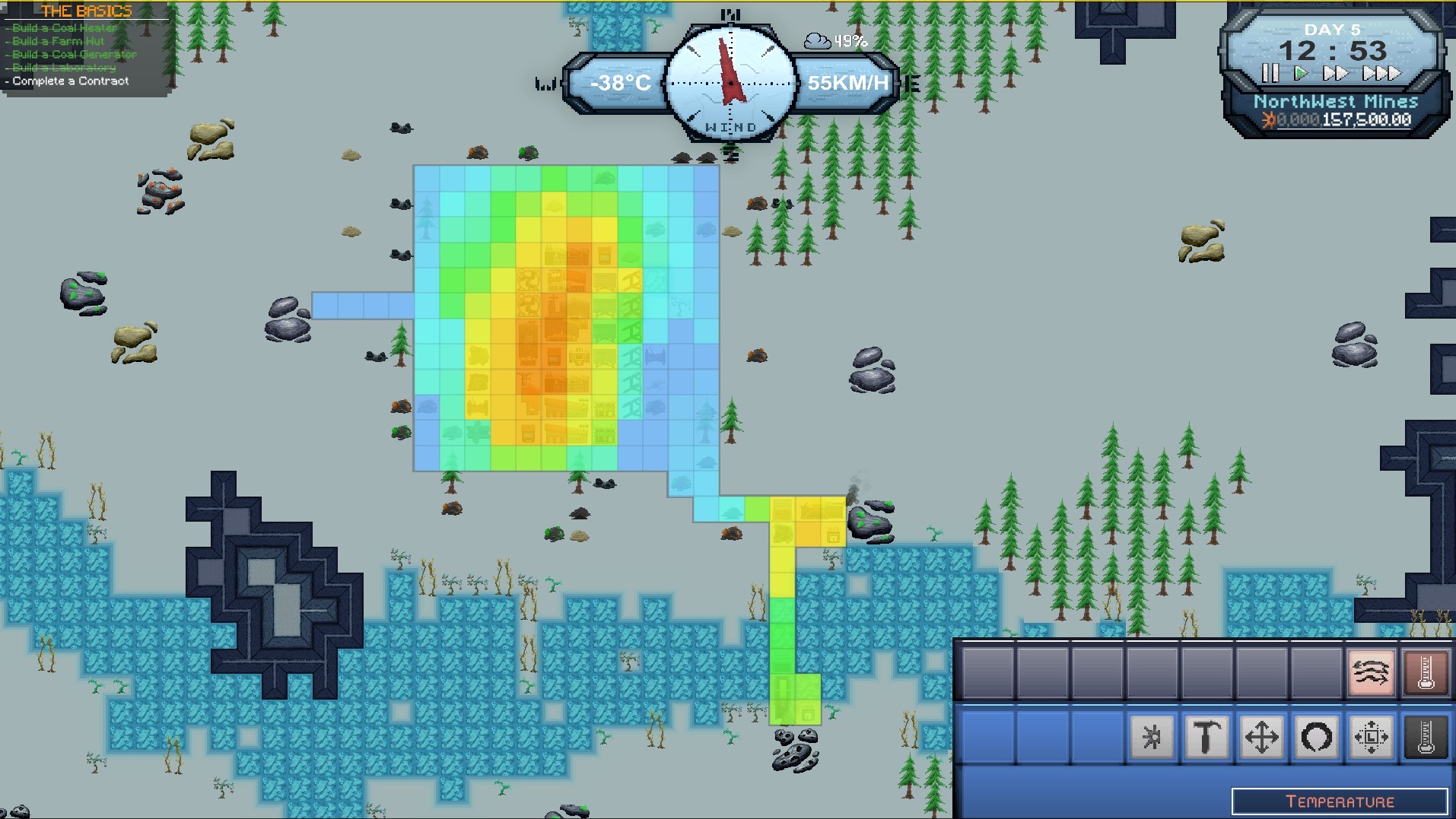The image size is (1456, 819).
Task: Open the temperature overlay thermometer icon
Action: 1428,672
